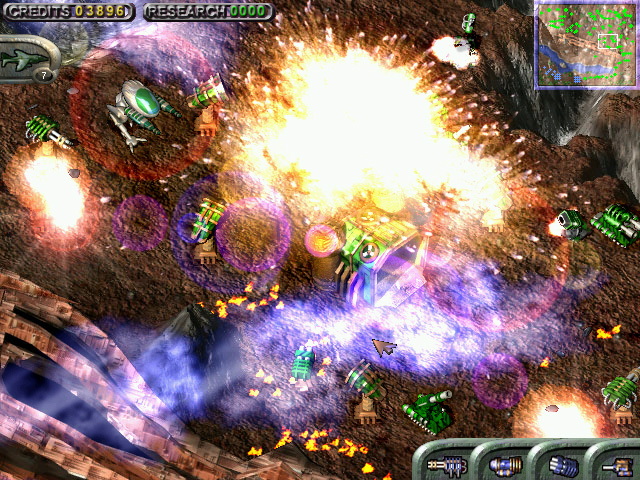The width and height of the screenshot is (640, 480).
Task: Click the minimap in the corner
Action: [x=586, y=45]
